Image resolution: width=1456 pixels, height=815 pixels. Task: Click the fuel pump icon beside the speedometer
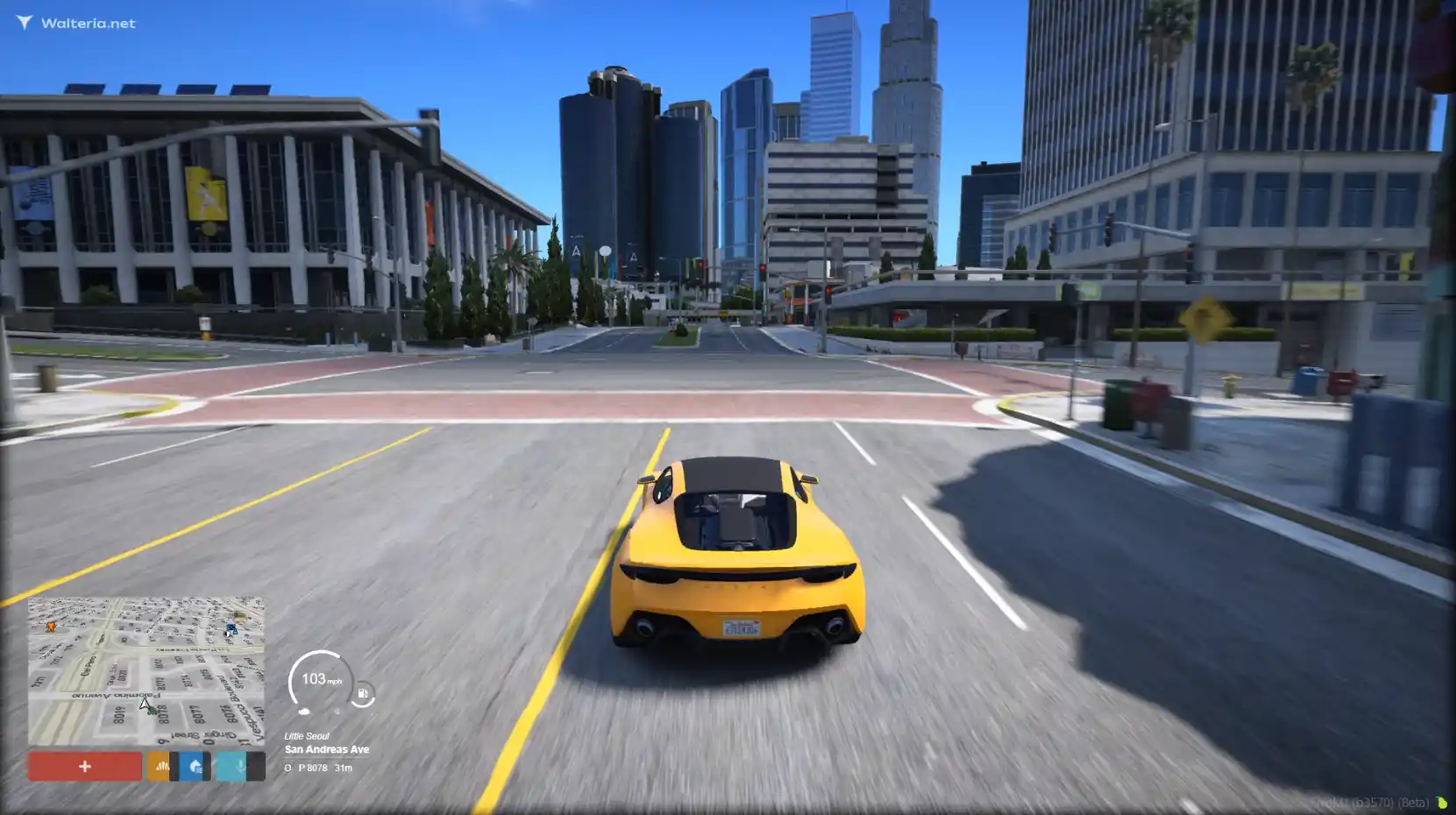tap(362, 691)
